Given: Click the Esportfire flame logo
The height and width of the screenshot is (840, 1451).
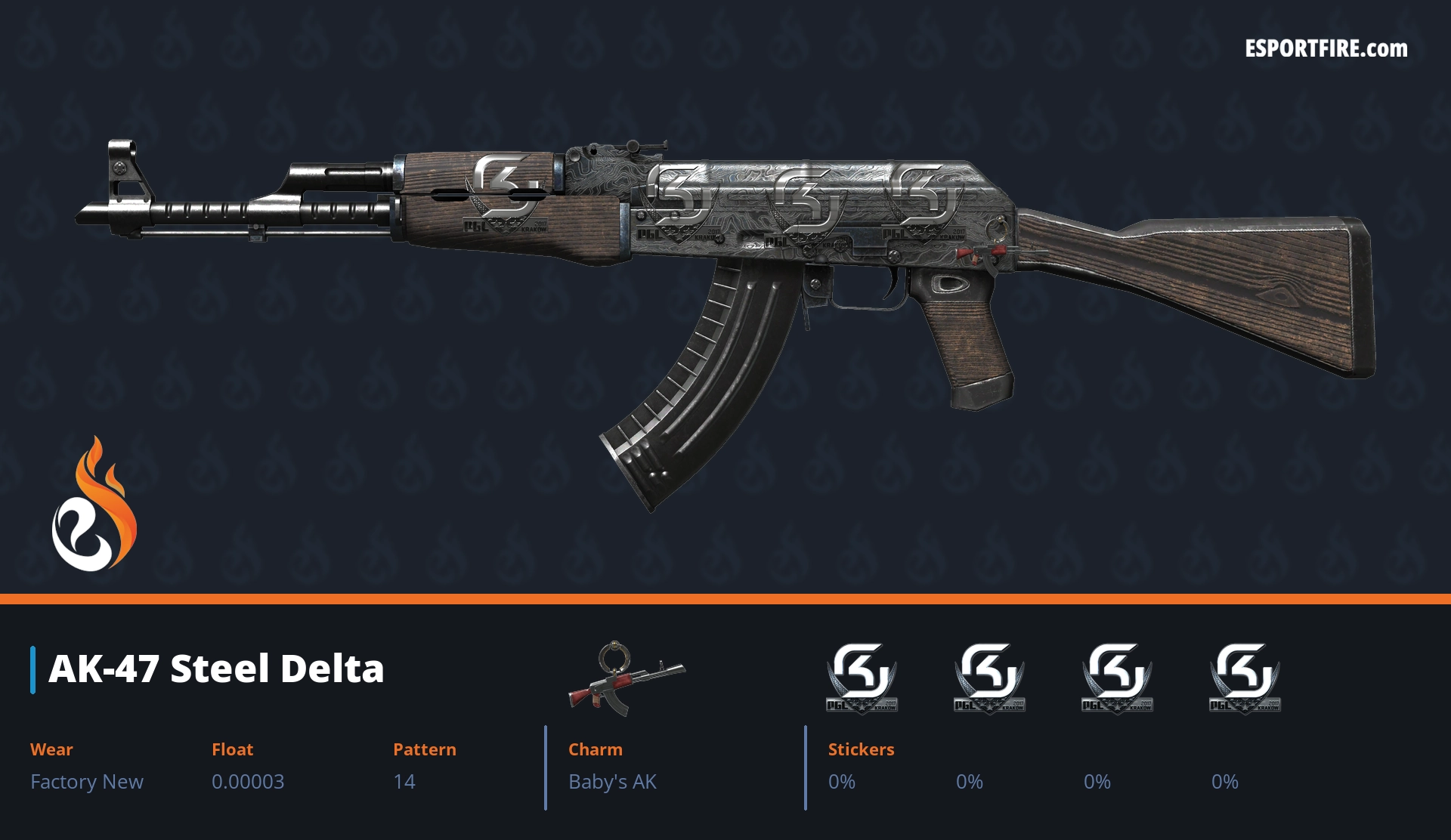Looking at the screenshot, I should coord(94,505).
